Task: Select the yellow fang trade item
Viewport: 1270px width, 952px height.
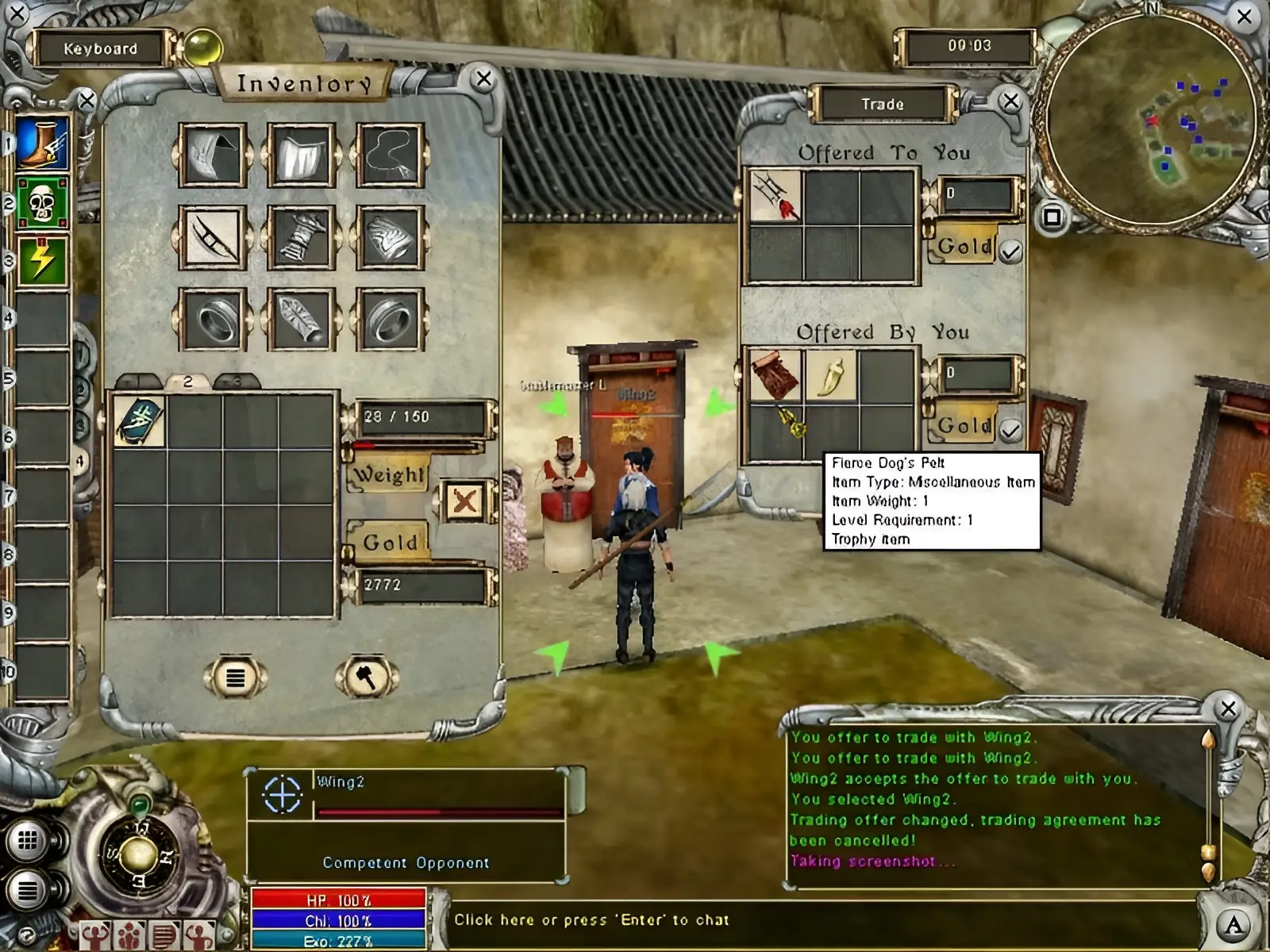Action: (830, 375)
